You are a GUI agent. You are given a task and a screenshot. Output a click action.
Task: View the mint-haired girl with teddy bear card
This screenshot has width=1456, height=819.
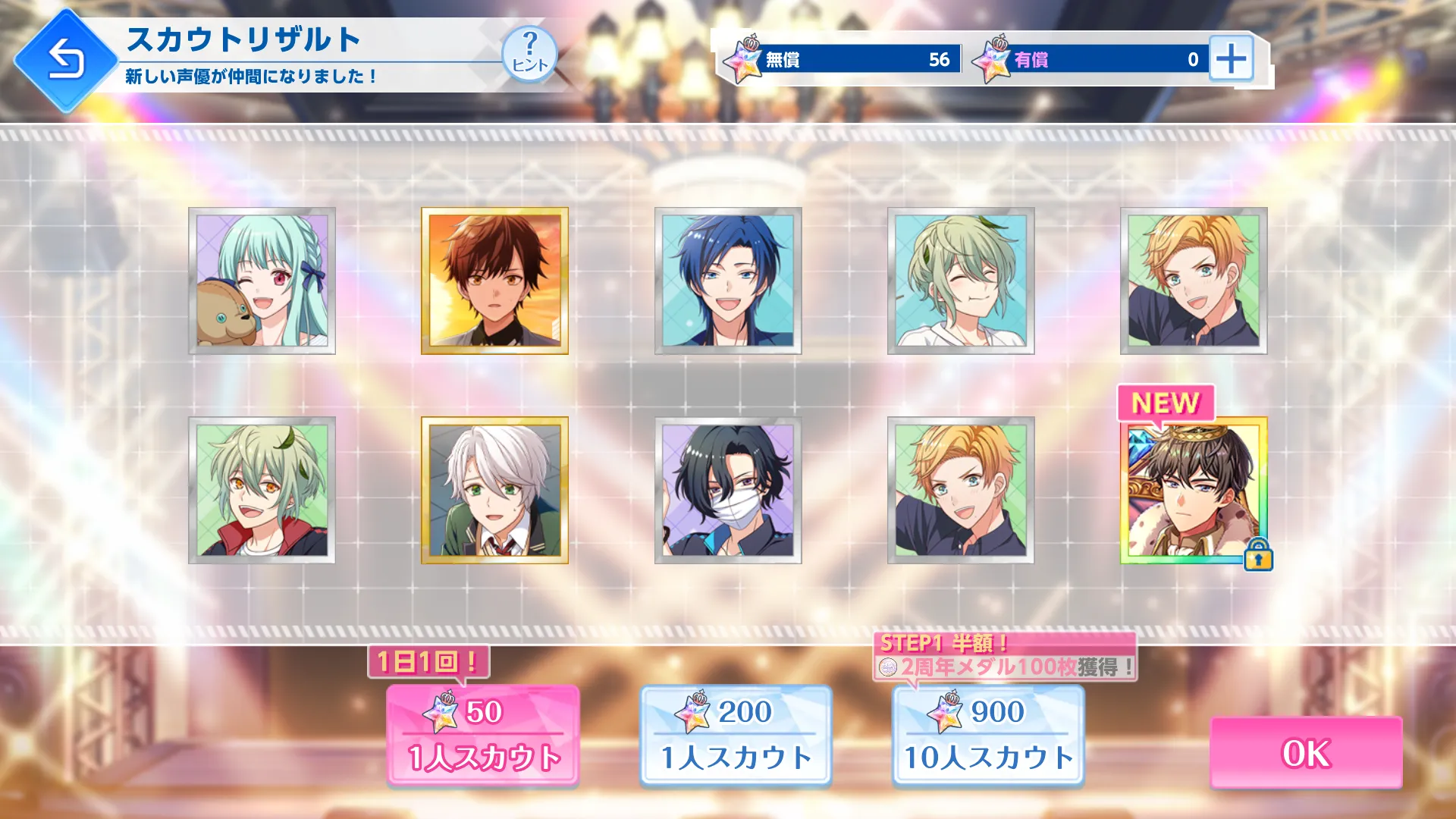coord(262,281)
